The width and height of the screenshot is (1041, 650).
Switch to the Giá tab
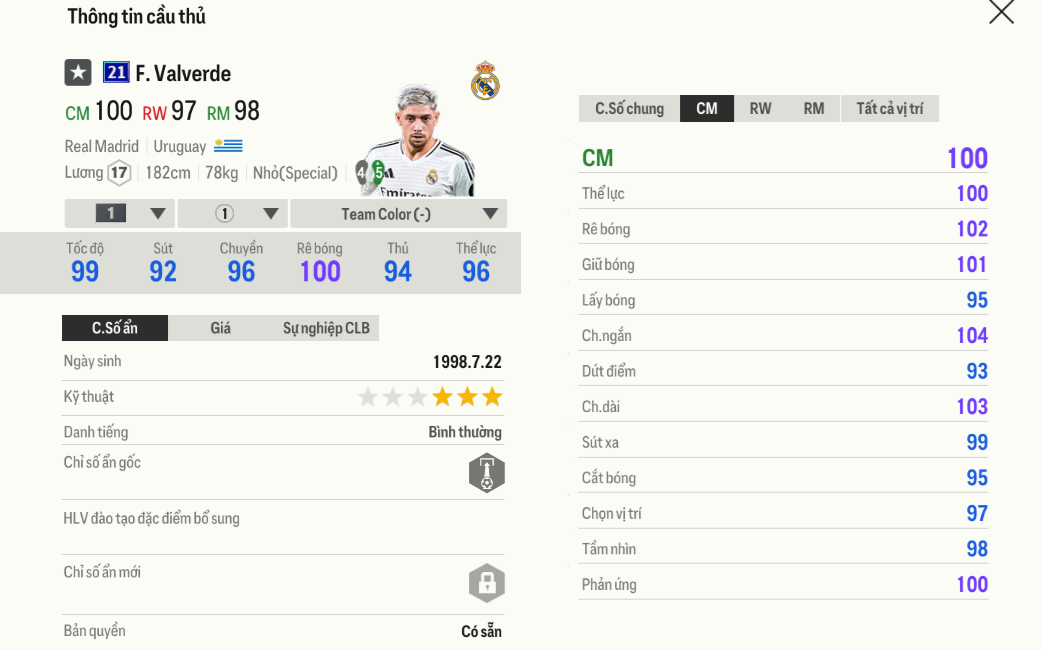[x=221, y=328]
